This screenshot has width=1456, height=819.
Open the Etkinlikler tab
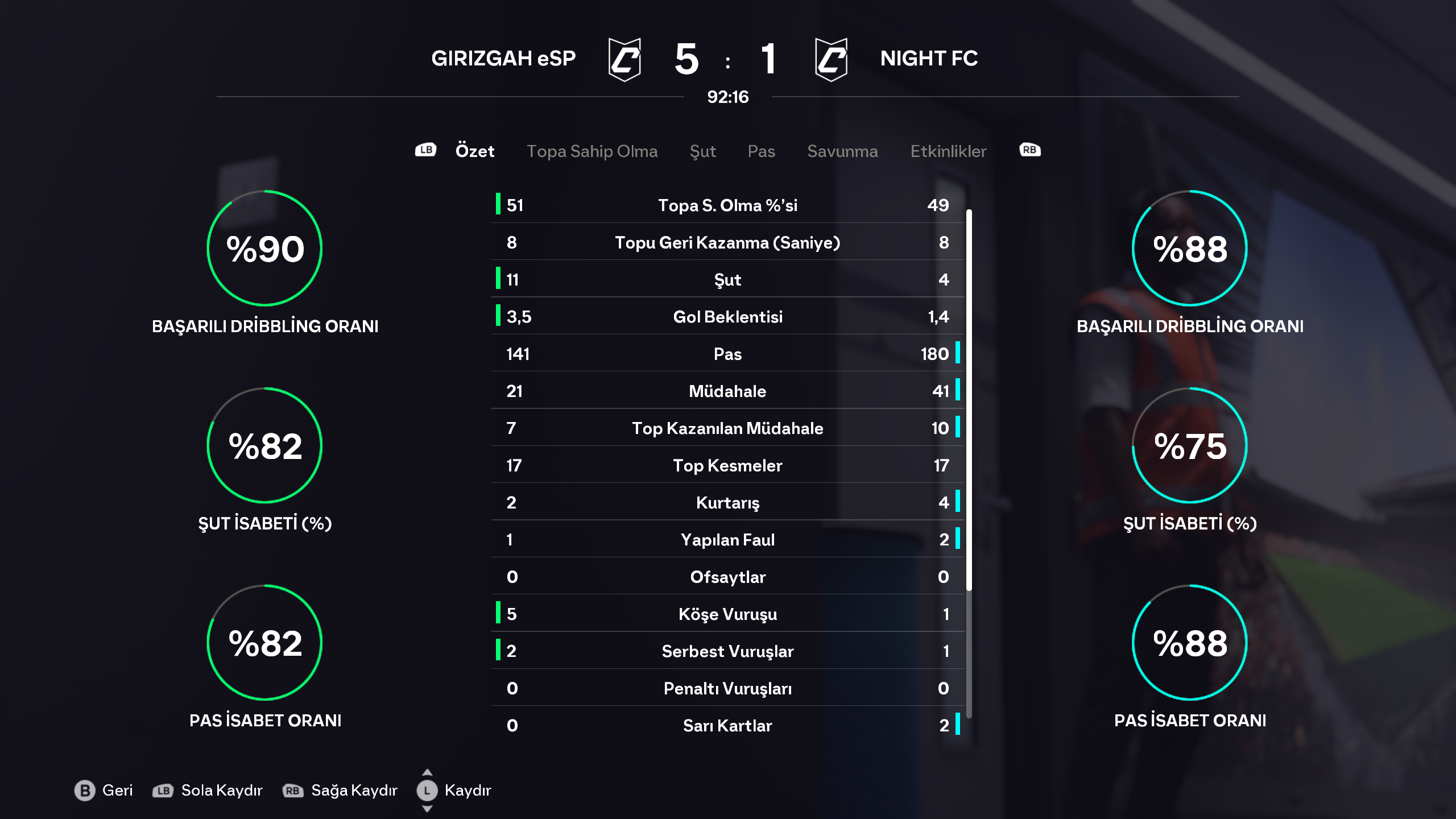point(948,151)
